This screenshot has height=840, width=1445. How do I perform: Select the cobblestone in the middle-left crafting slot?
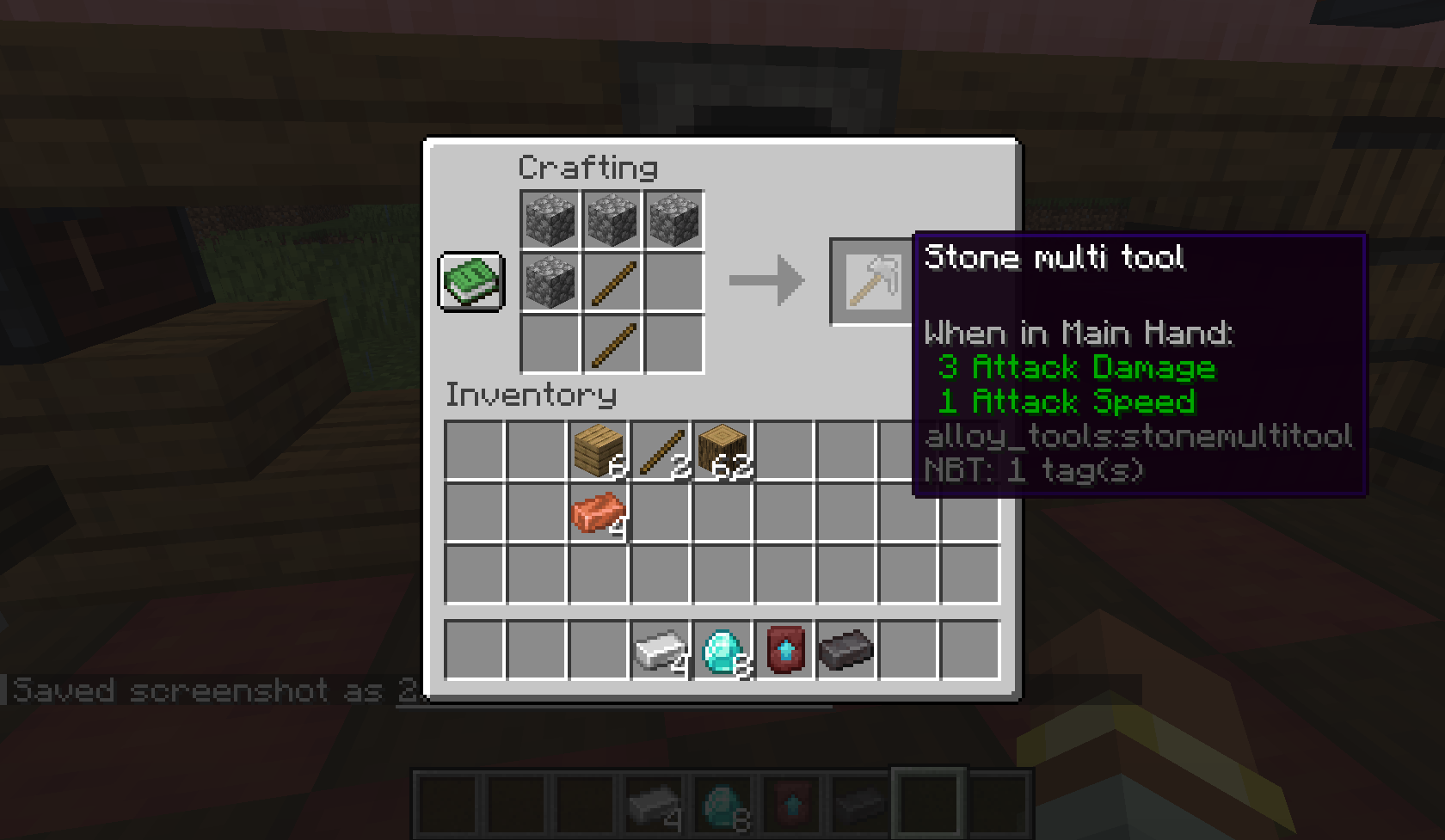click(x=549, y=279)
